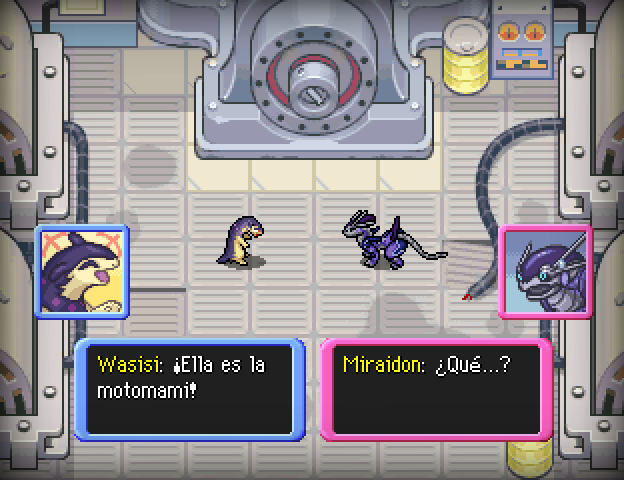Image resolution: width=624 pixels, height=480 pixels.
Task: Advance Wasisi's blue dialogue box
Action: 190,390
